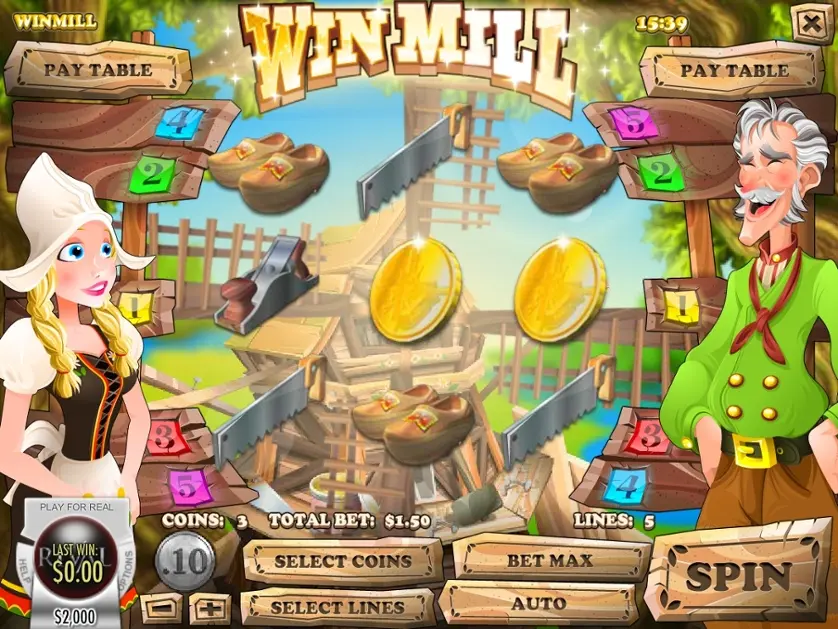This screenshot has height=629, width=838.
Task: Increase coin value with the plus button
Action: (x=209, y=607)
